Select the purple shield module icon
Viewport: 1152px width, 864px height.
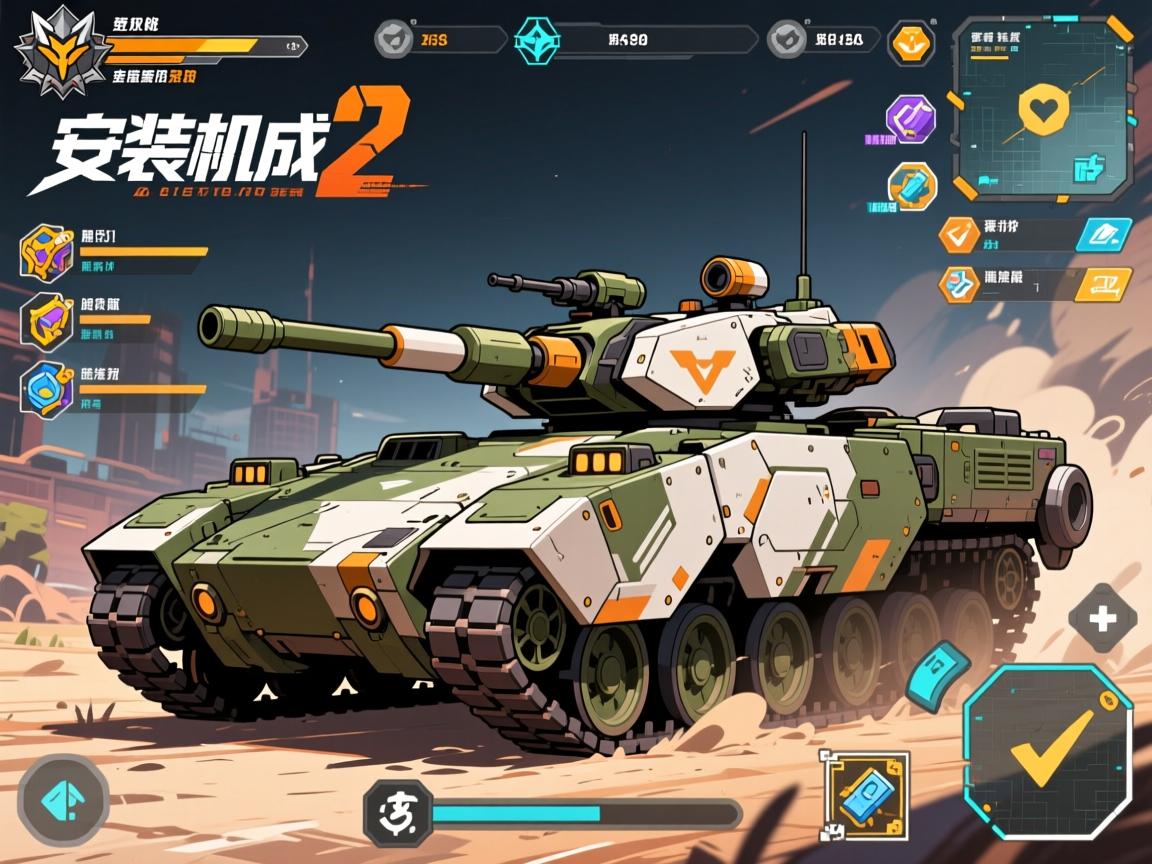tap(46, 321)
